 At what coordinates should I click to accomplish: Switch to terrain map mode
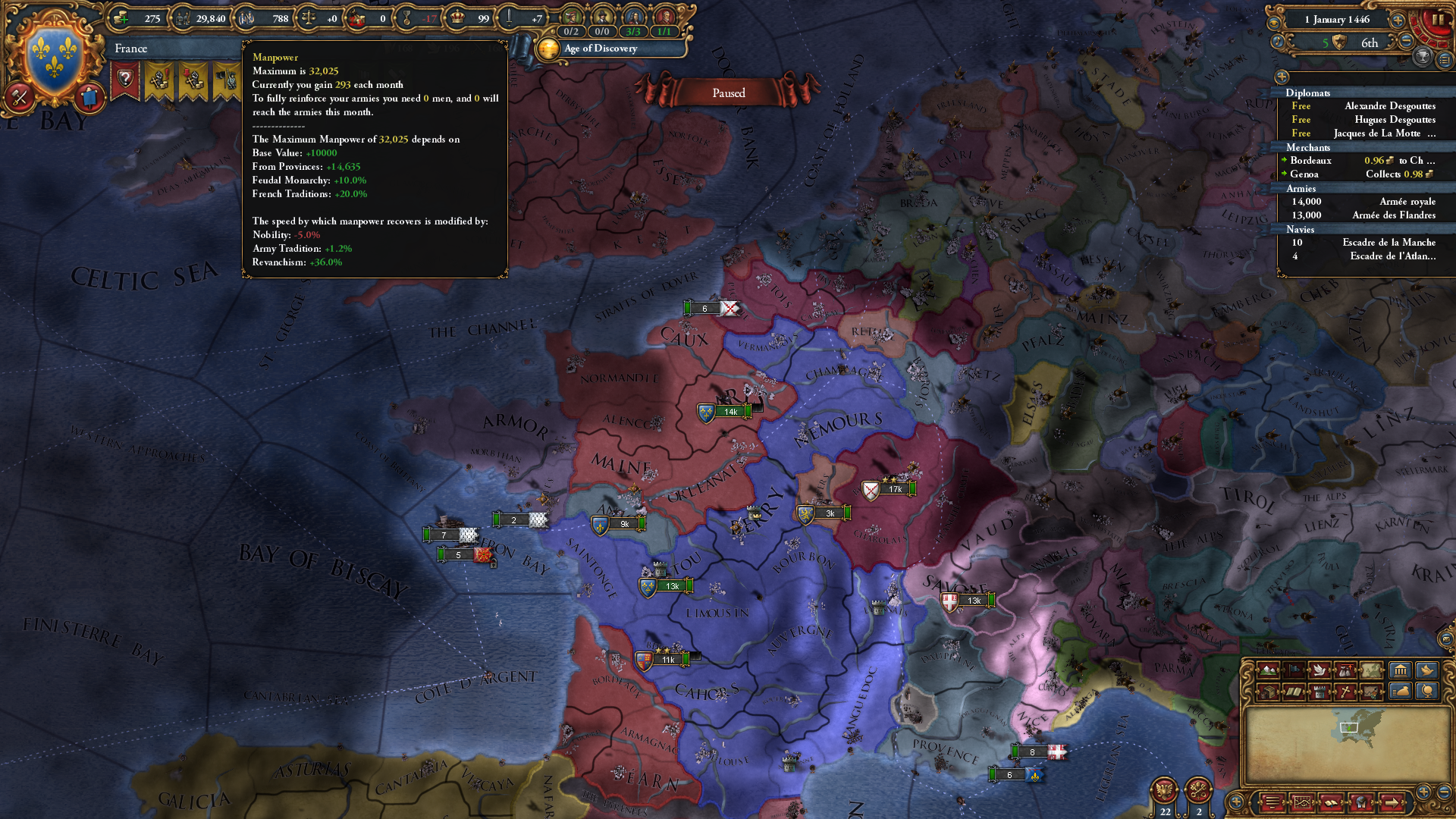point(1268,670)
